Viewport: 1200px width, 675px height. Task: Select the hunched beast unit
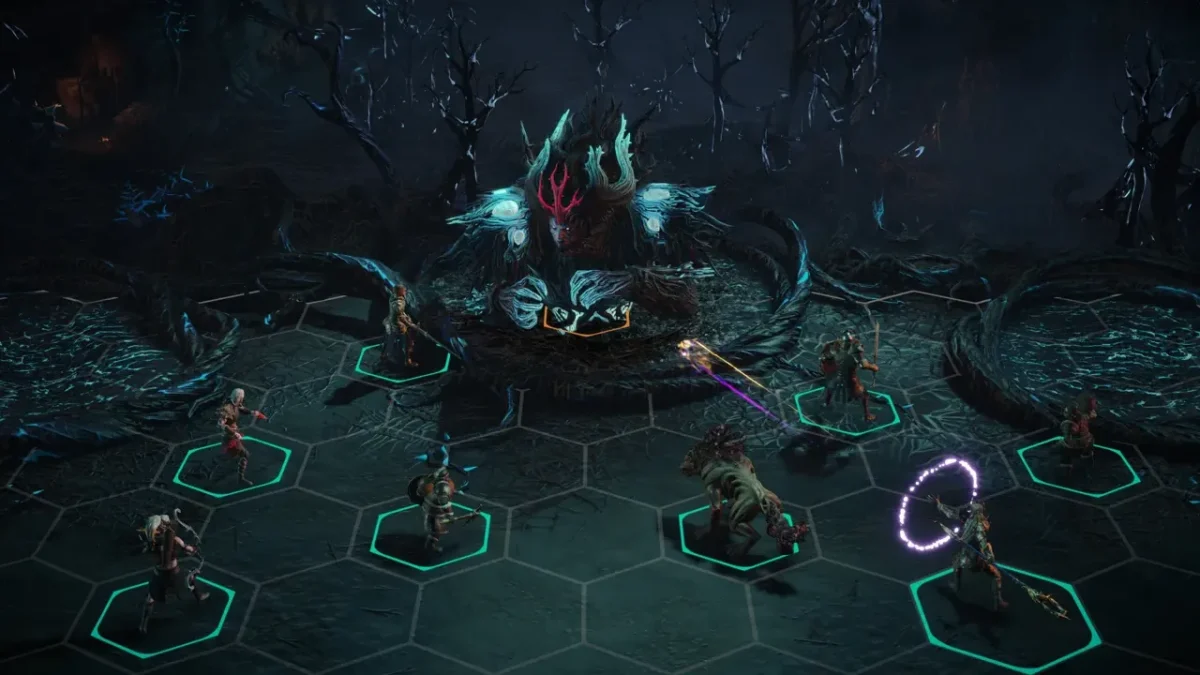click(x=737, y=494)
